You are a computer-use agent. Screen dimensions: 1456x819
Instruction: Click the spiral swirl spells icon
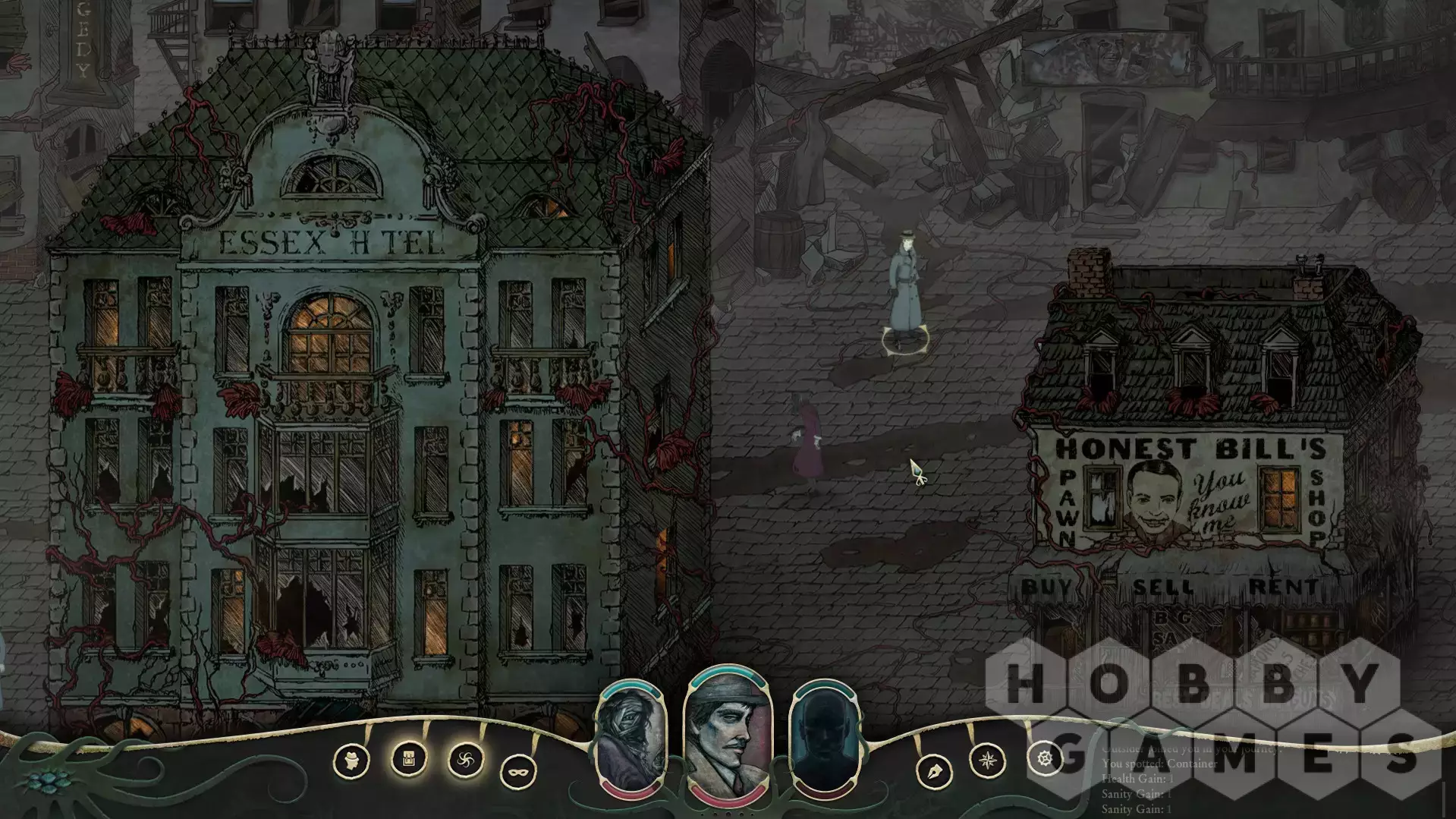(465, 760)
